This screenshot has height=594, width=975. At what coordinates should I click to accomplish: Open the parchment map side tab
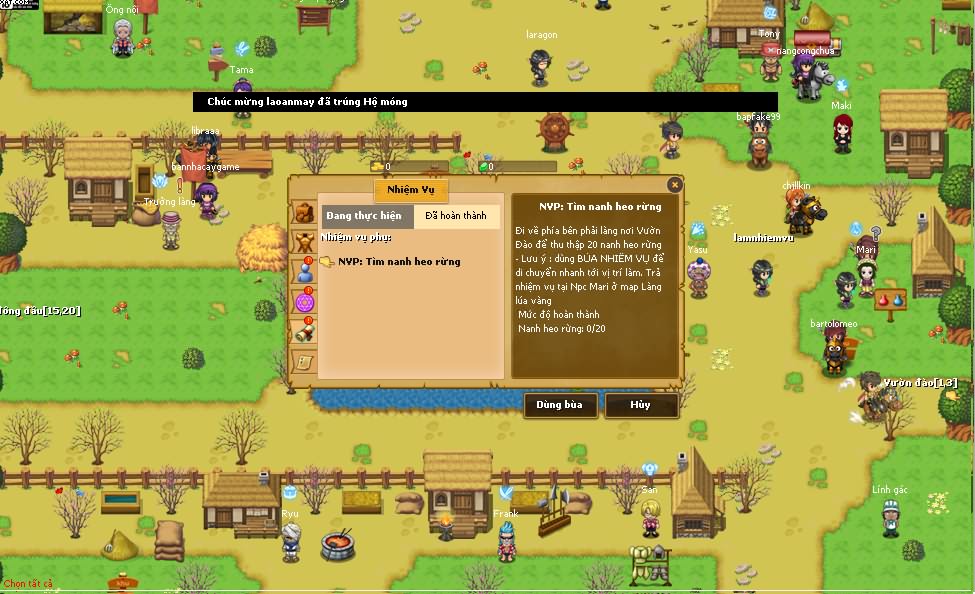coord(304,360)
